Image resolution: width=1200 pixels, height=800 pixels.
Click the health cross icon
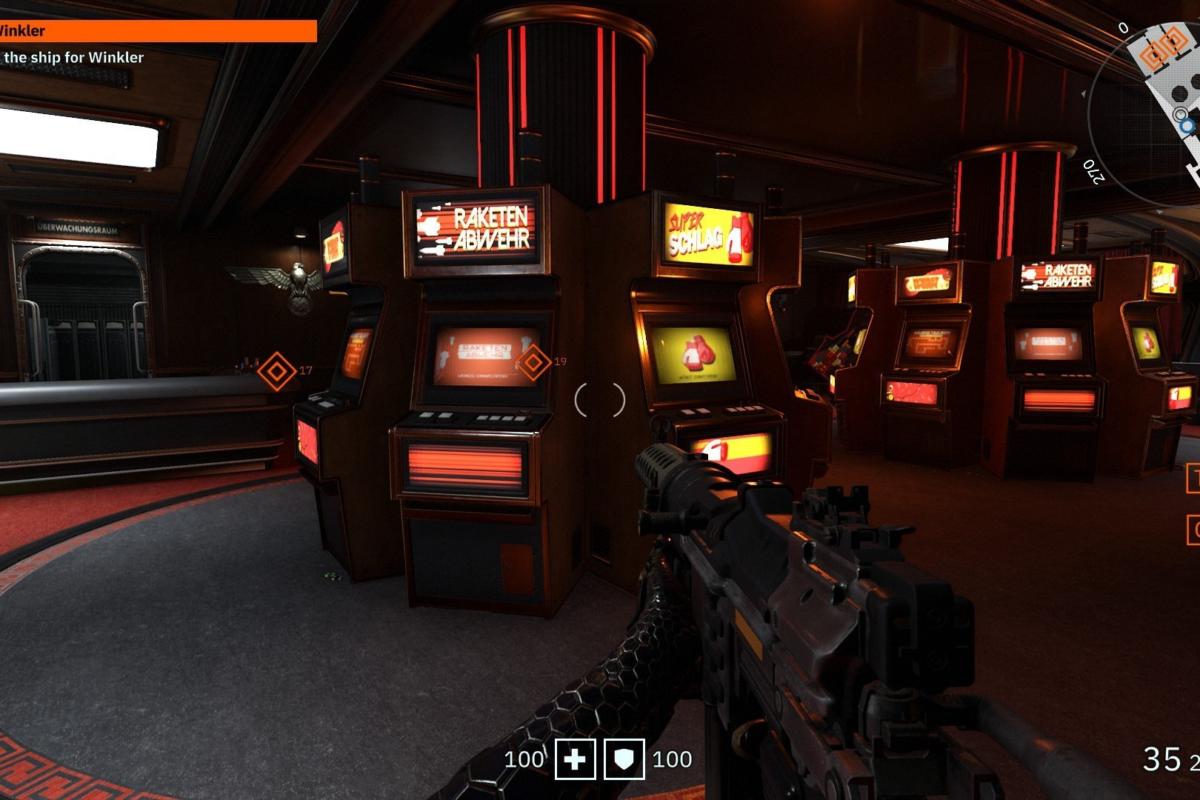tap(575, 760)
